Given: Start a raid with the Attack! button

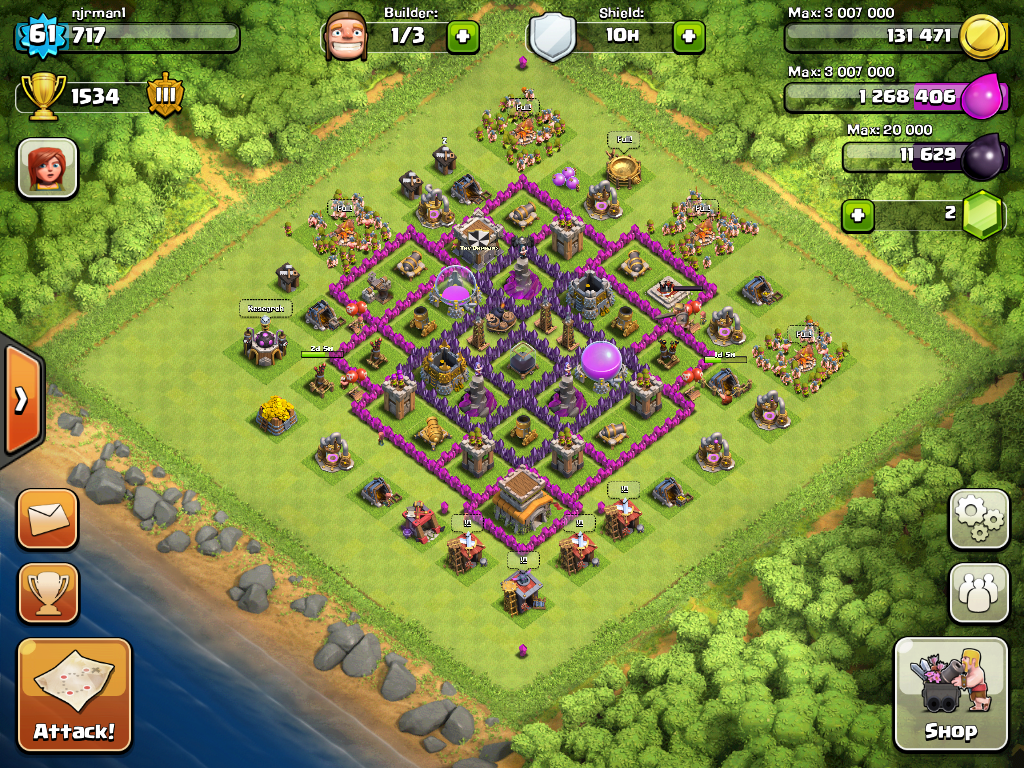Looking at the screenshot, I should coord(74,695).
